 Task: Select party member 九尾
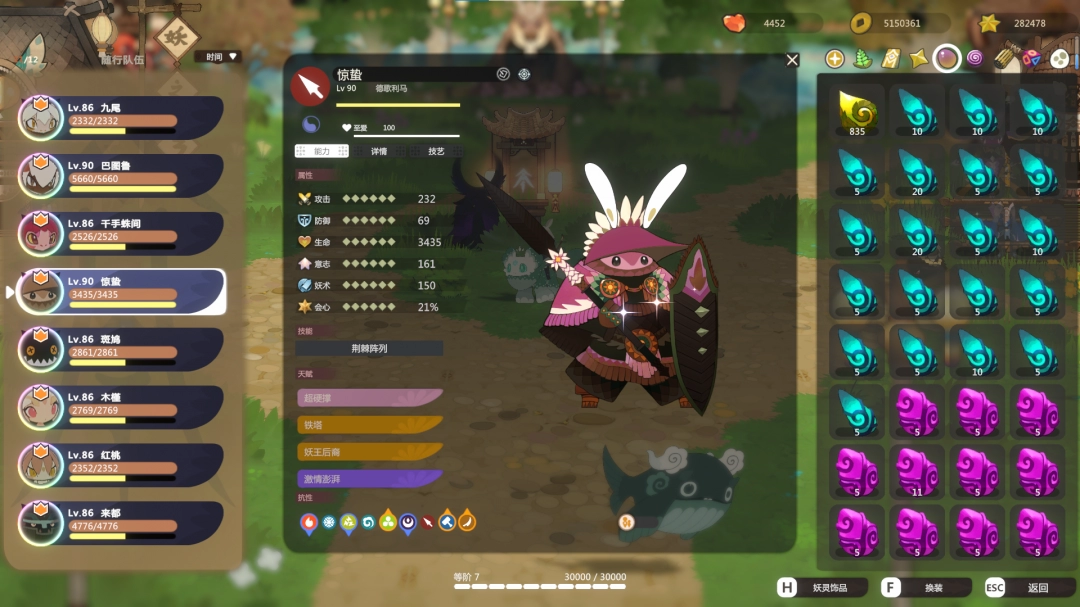coord(121,118)
